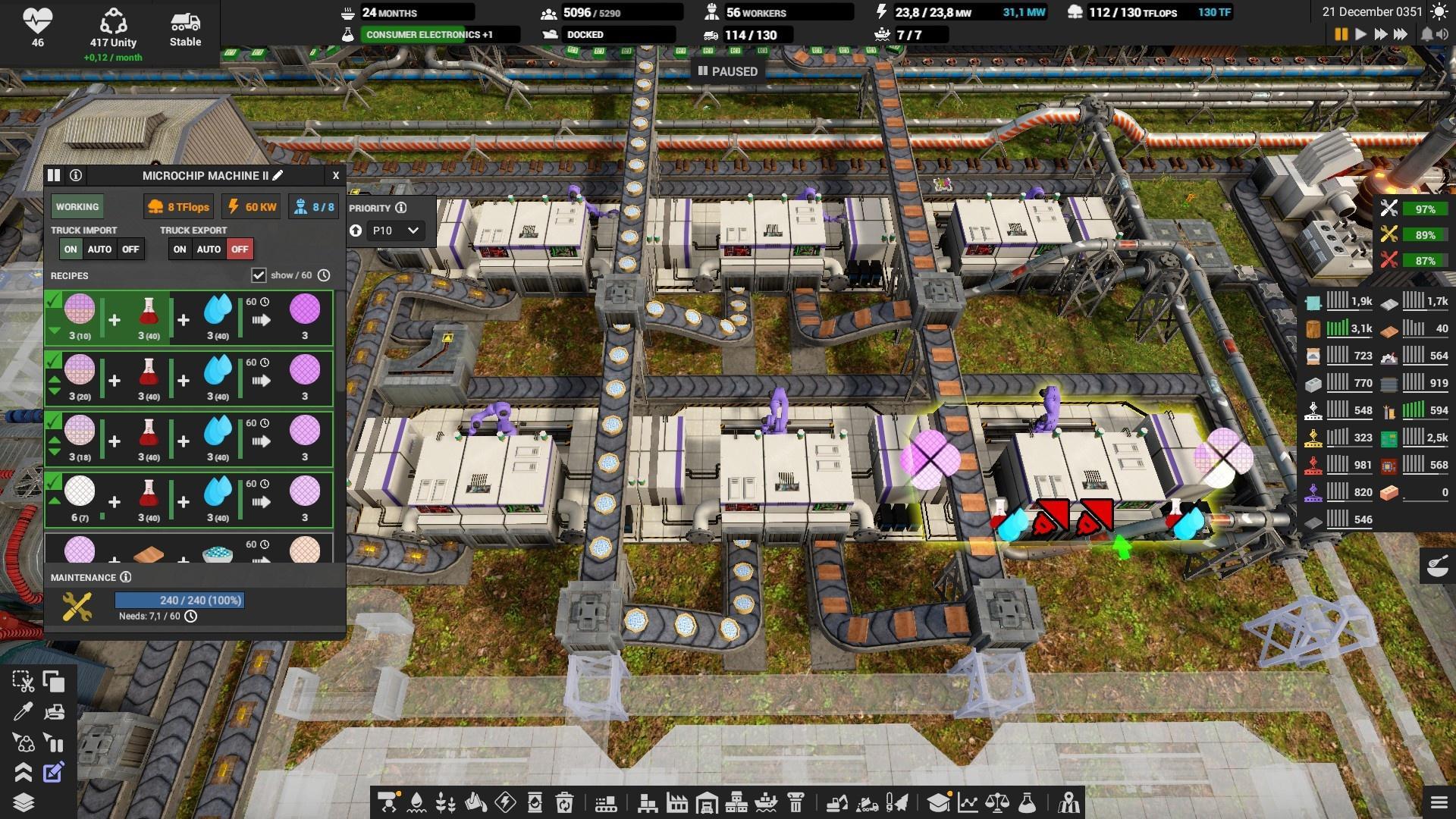Open the trade balance scales menu
This screenshot has height=819, width=1456.
pyautogui.click(x=997, y=802)
